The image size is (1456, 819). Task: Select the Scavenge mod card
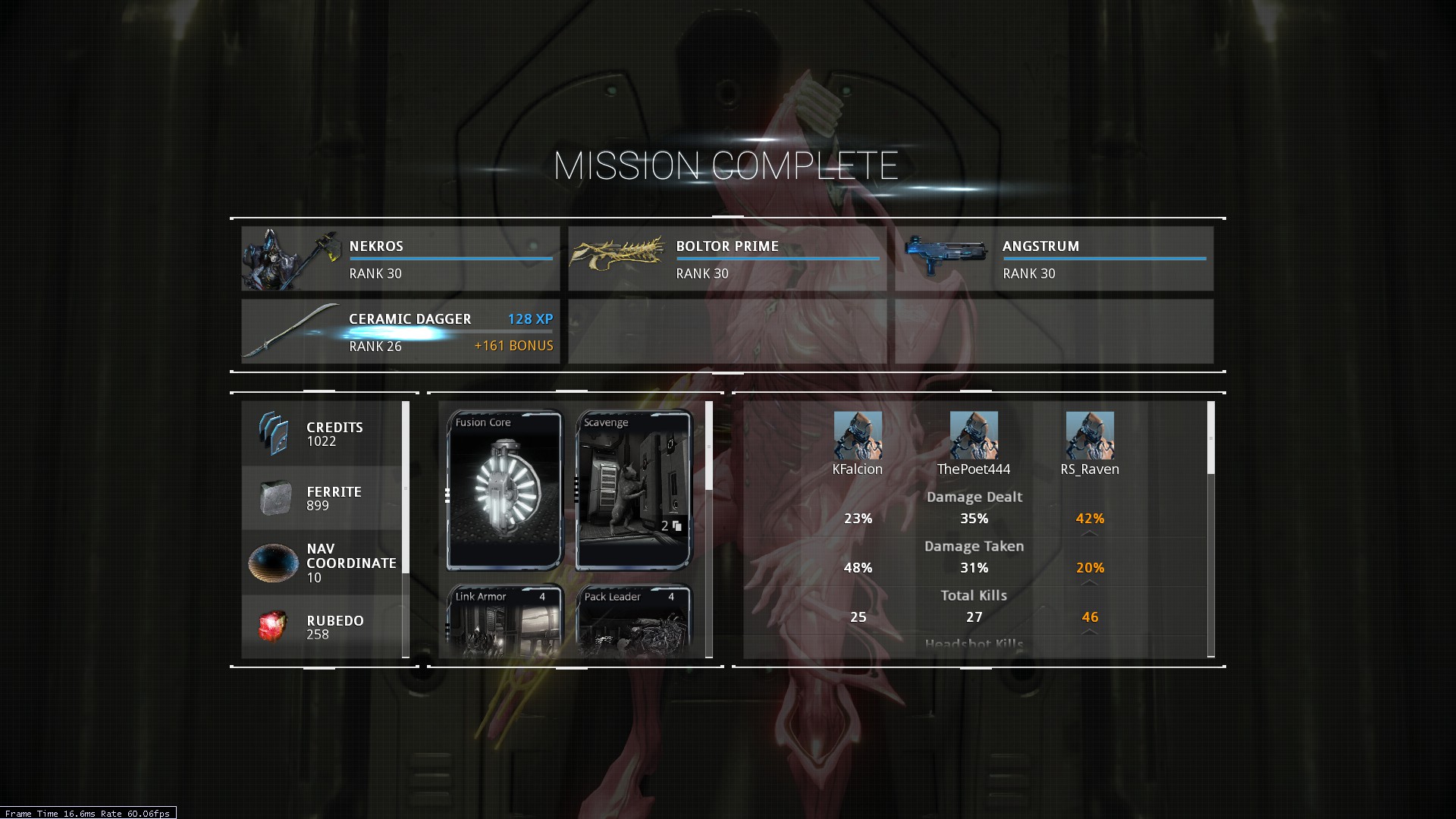tap(633, 490)
